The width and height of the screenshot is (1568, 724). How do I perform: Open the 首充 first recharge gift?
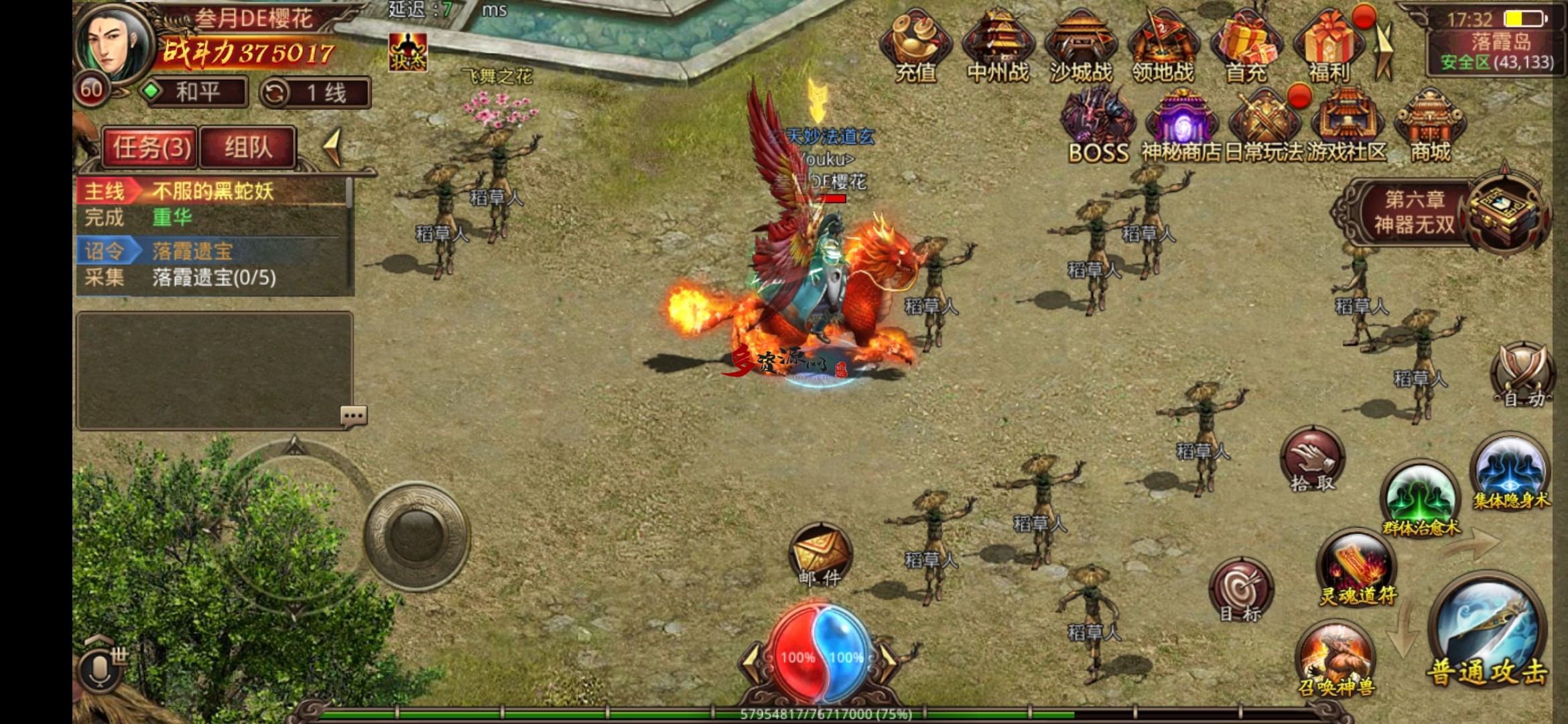click(1246, 47)
